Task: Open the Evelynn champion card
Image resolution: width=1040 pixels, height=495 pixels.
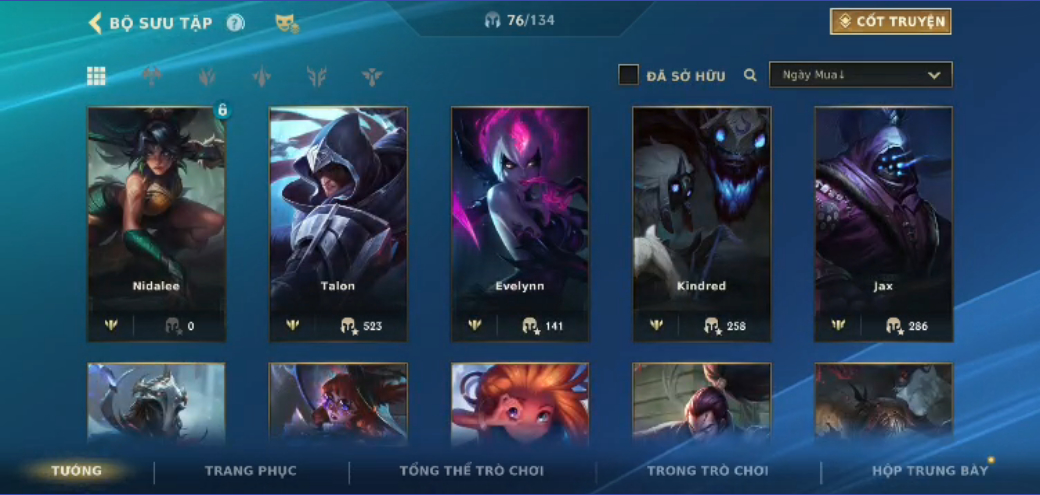Action: (520, 224)
